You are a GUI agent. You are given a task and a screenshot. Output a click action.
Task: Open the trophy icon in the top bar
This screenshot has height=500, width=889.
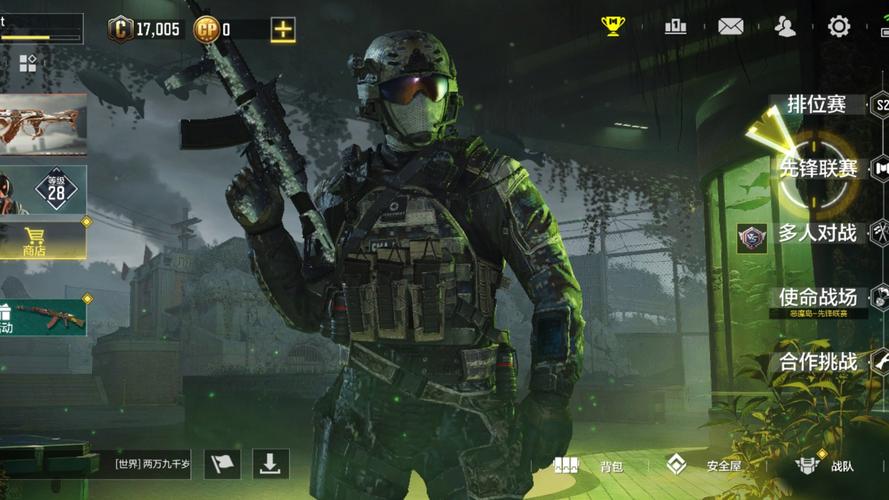(612, 26)
